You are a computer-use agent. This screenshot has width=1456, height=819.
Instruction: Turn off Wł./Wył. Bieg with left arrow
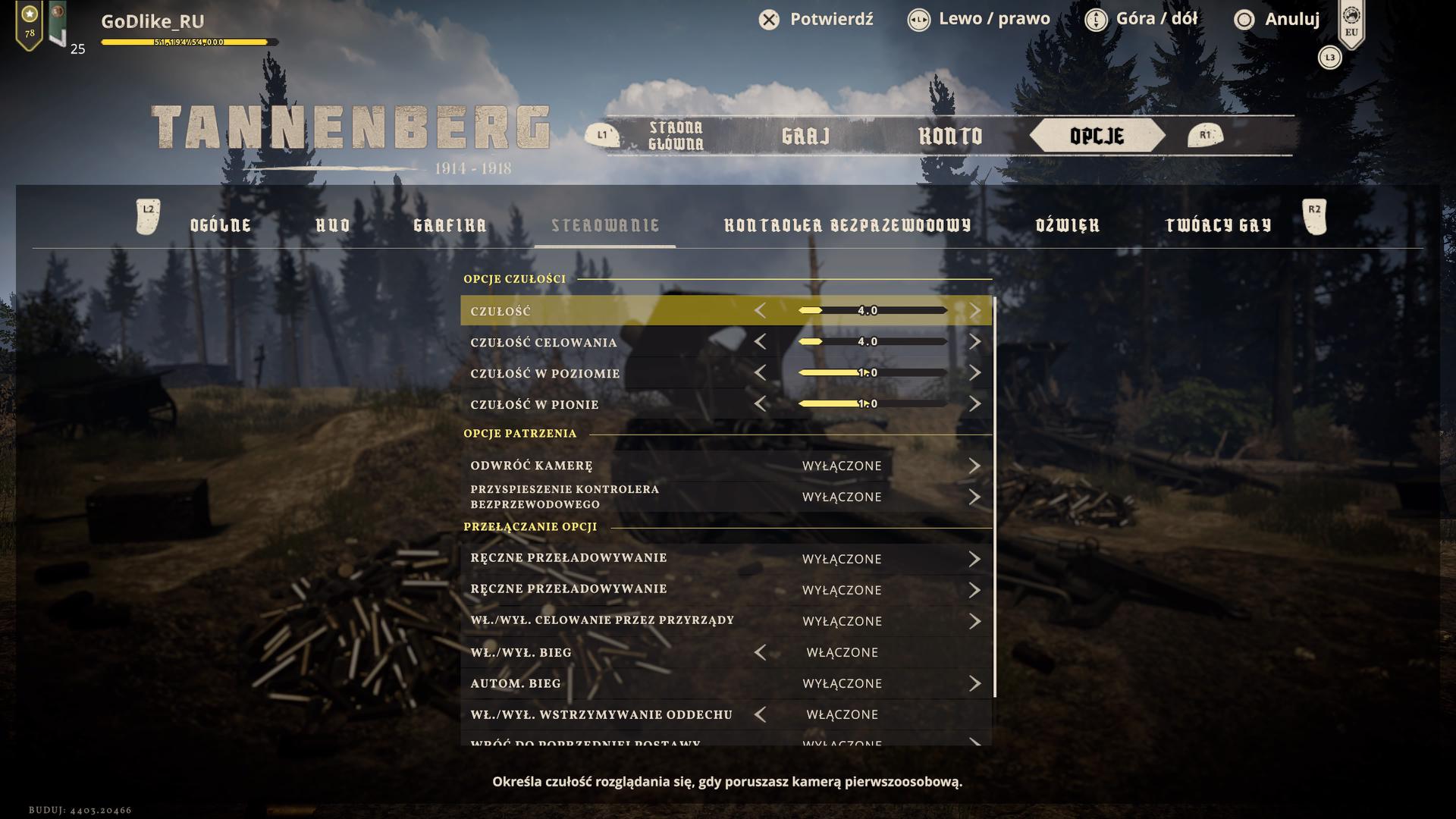point(760,652)
